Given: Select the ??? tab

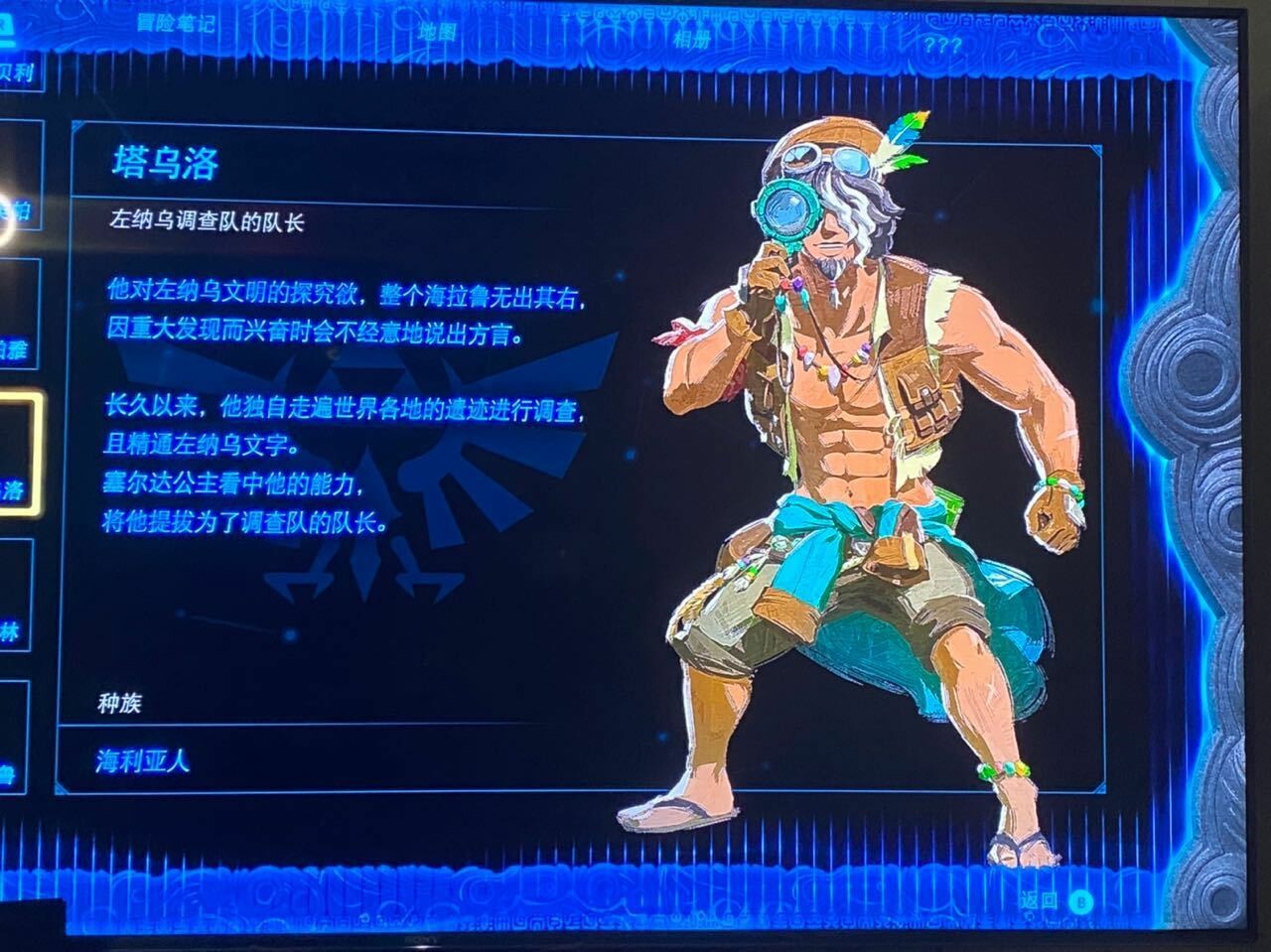Looking at the screenshot, I should 940,44.
